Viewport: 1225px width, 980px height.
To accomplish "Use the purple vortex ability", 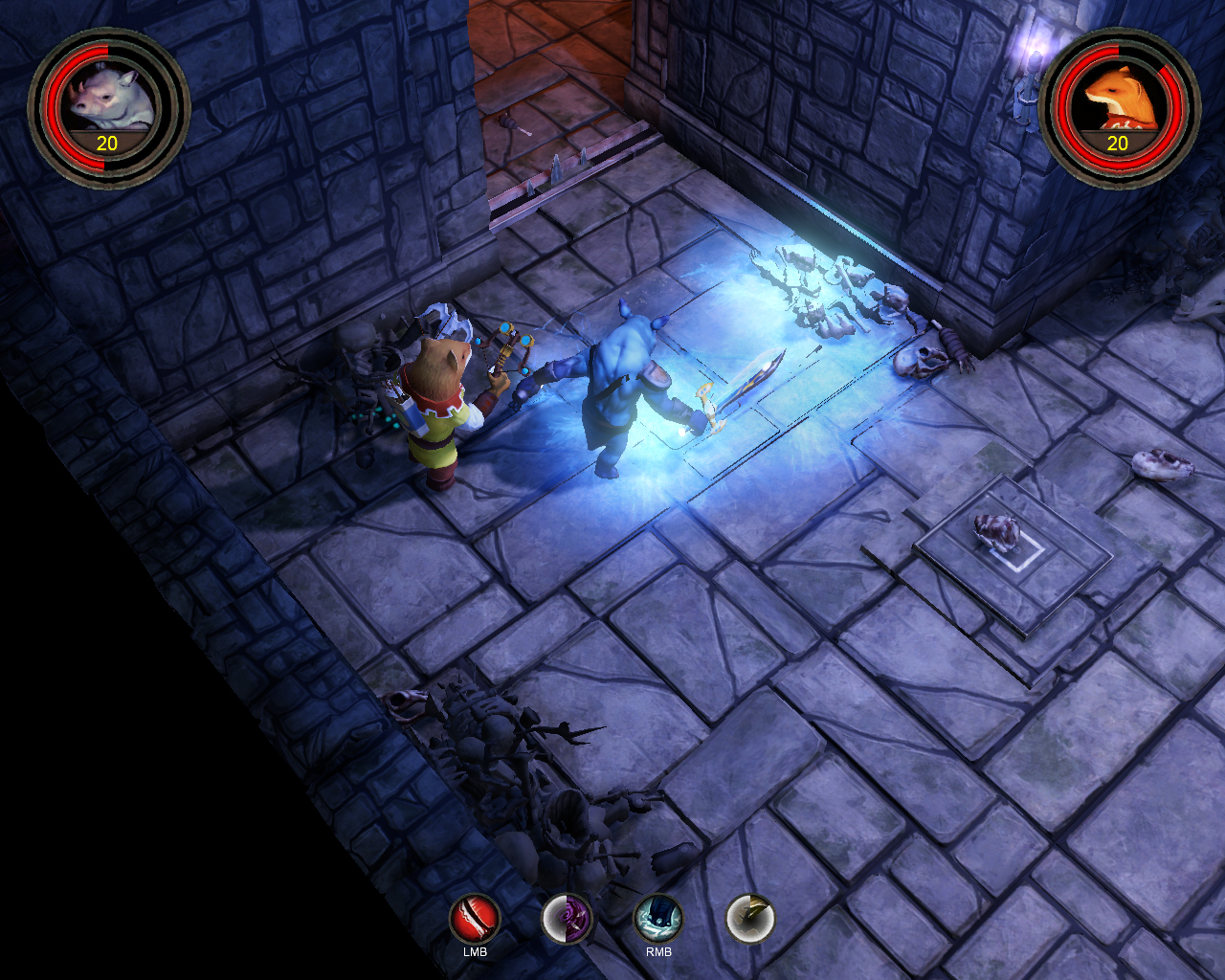I will pos(568,920).
